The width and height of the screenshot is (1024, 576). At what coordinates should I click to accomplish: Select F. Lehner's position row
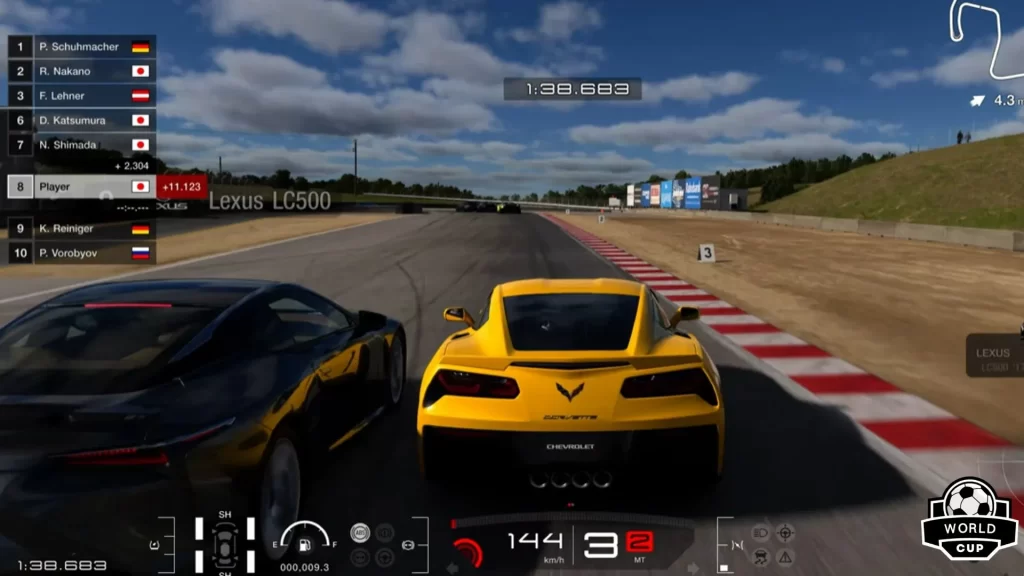pos(82,96)
